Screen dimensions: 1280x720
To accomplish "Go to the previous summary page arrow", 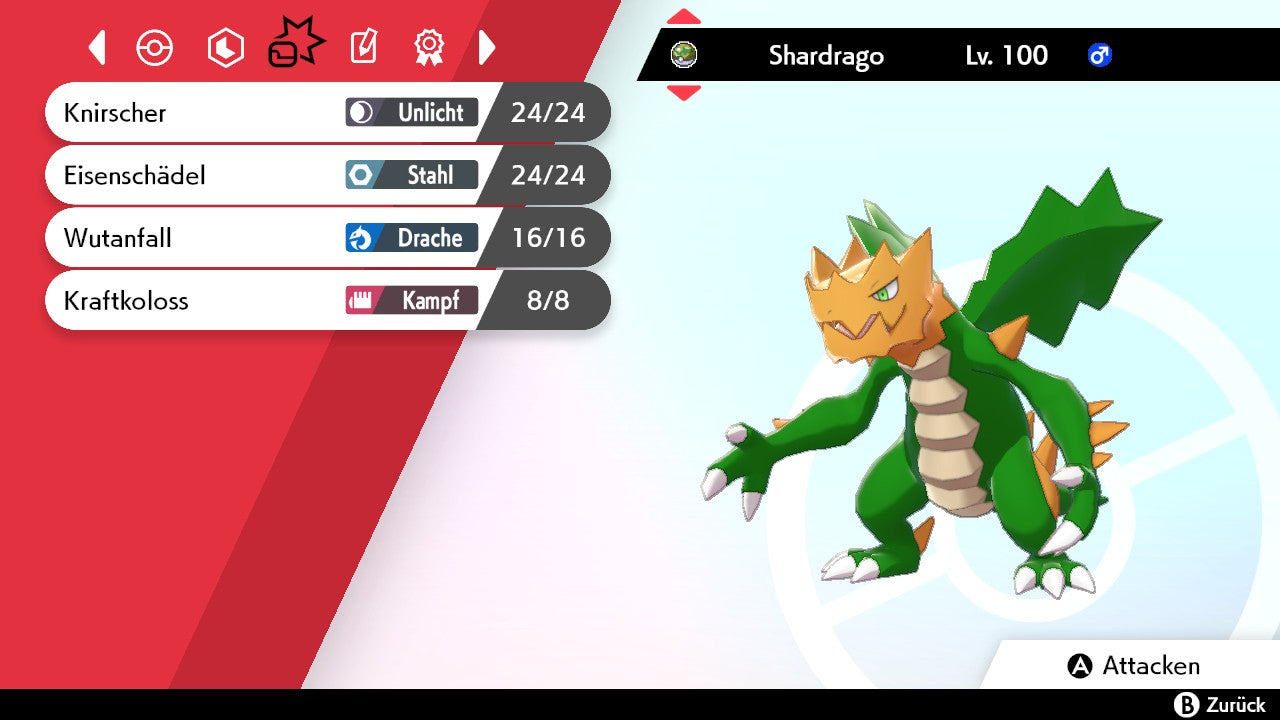I will pyautogui.click(x=97, y=47).
